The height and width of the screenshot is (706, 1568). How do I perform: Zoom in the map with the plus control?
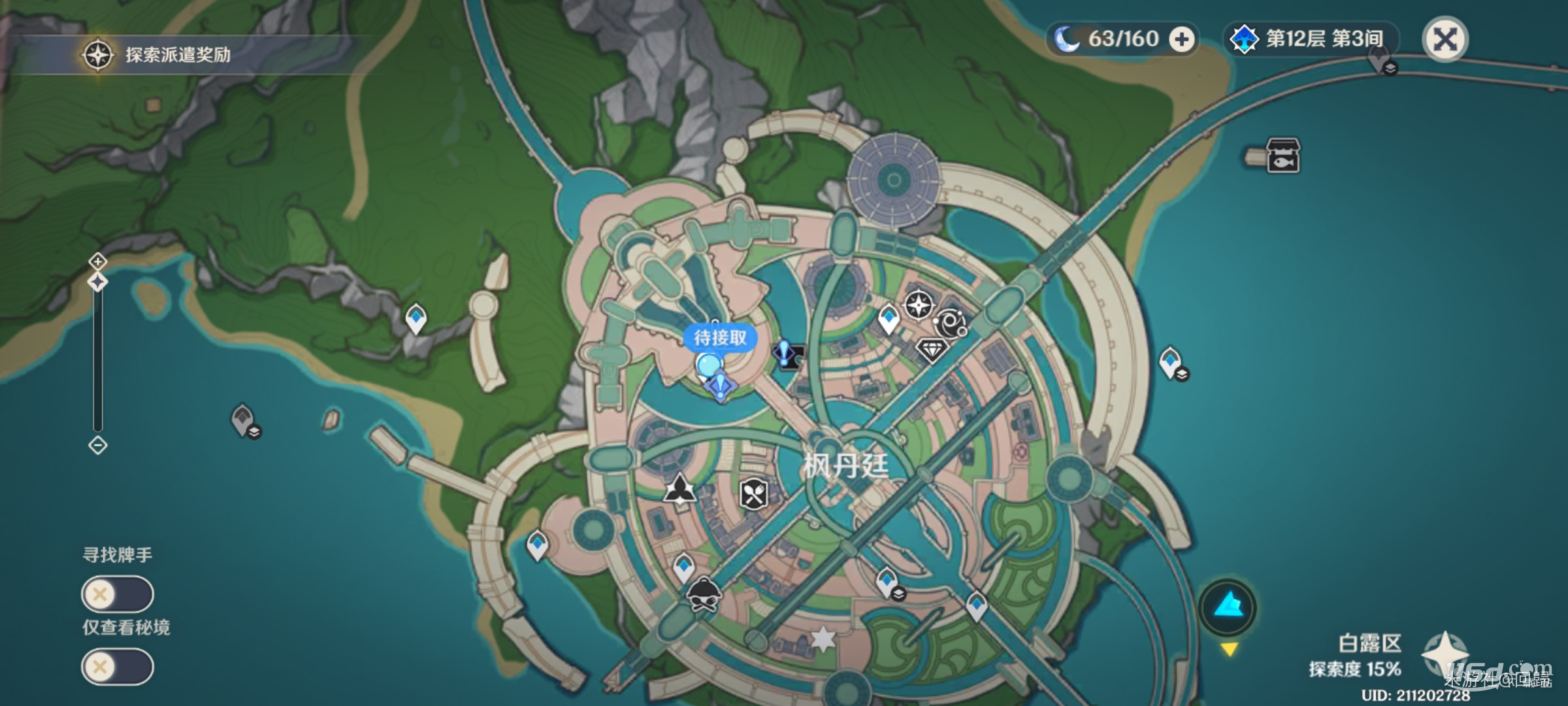[97, 261]
